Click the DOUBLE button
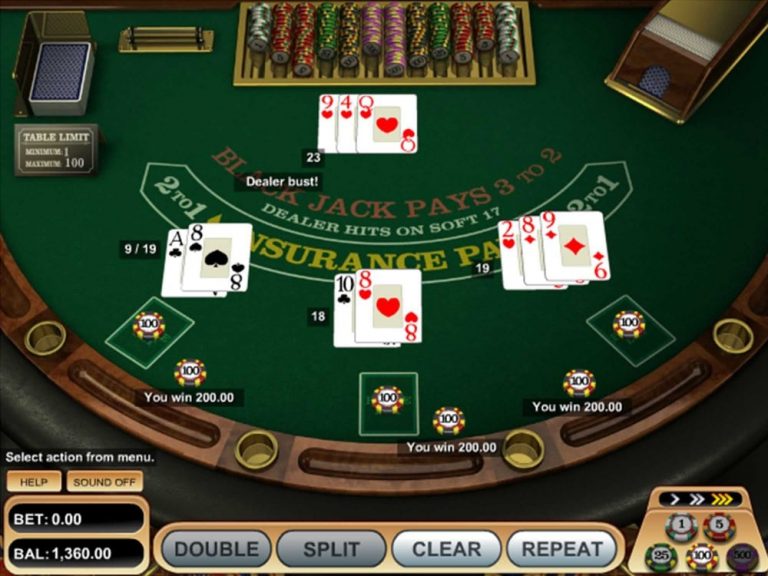This screenshot has width=768, height=576. pyautogui.click(x=217, y=549)
